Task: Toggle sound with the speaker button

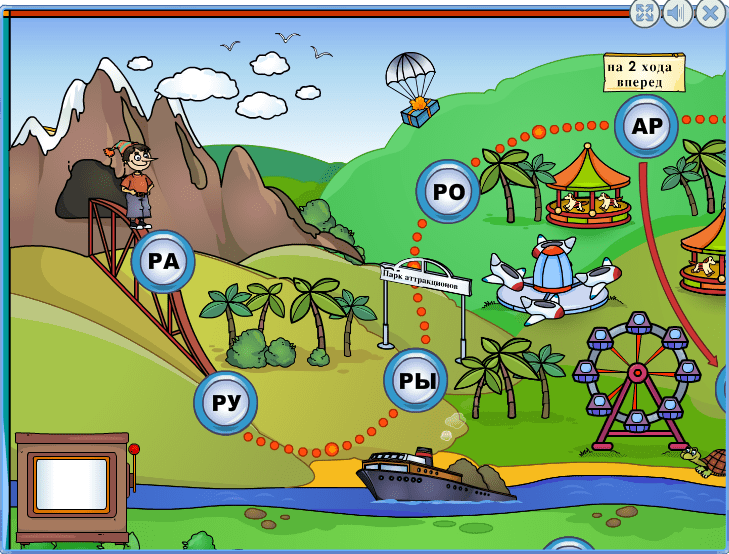Action: pyautogui.click(x=677, y=13)
